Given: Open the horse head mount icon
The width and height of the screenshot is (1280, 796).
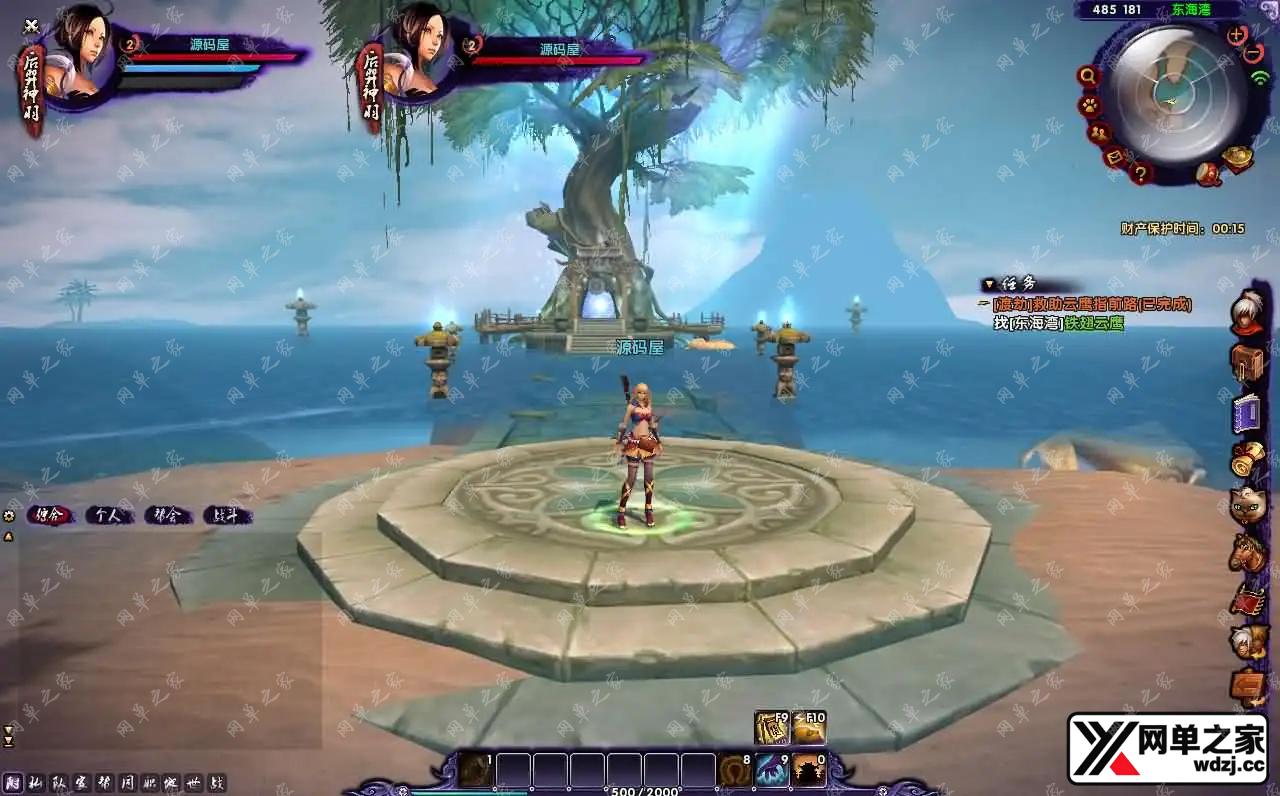Looking at the screenshot, I should tap(1247, 553).
